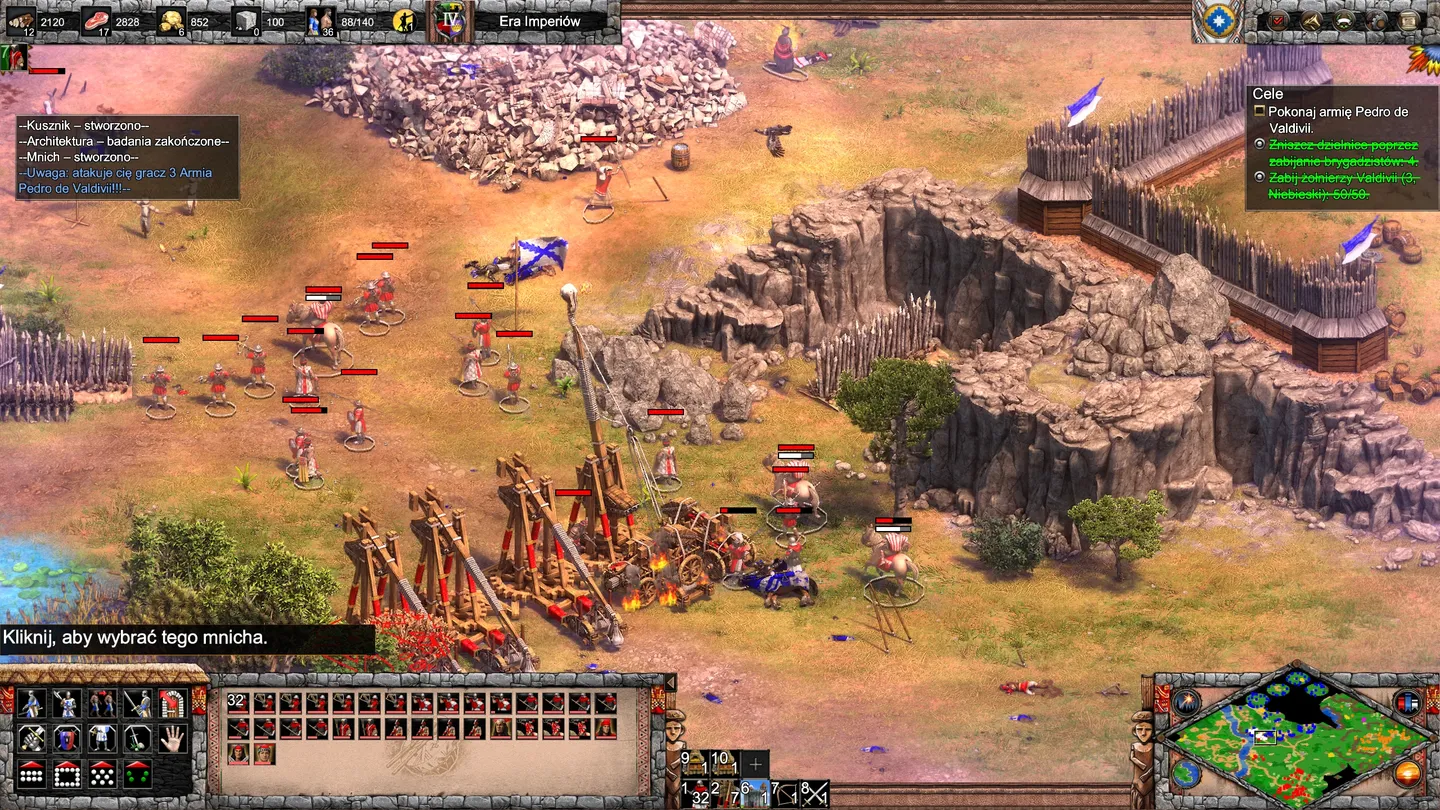This screenshot has width=1440, height=810.
Task: Activate the garrison command tower arrow icon
Action: pyautogui.click(x=173, y=704)
